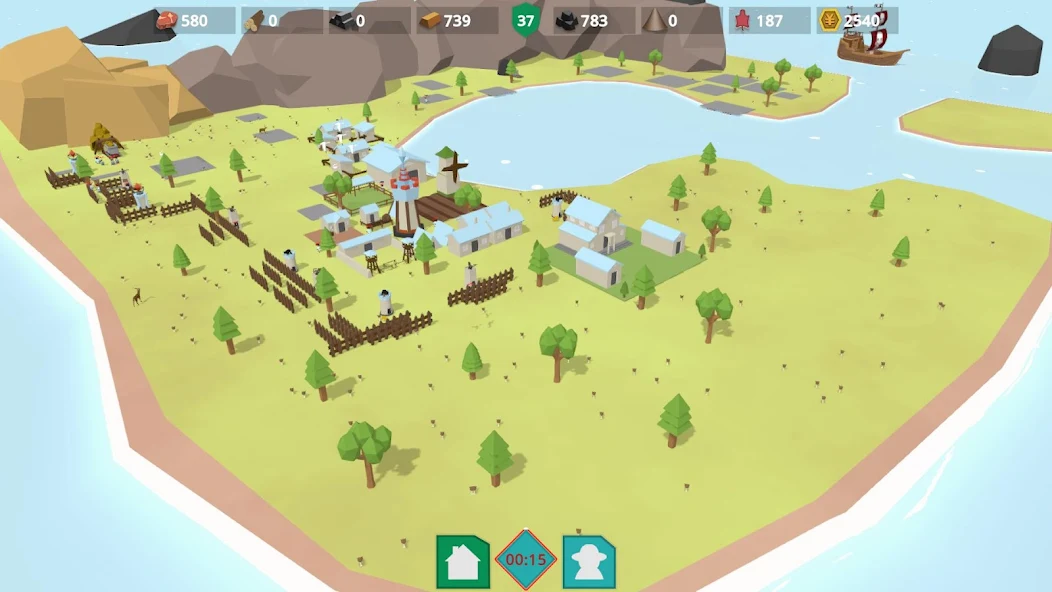Open the house build menu
The height and width of the screenshot is (592, 1052).
462,561
